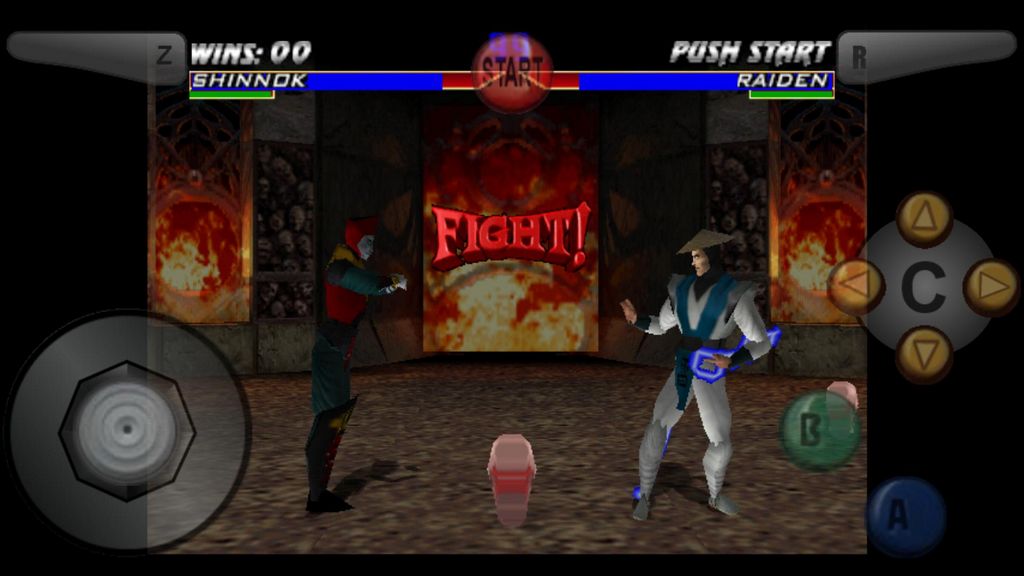Tap the C-left arrow button
This screenshot has height=576, width=1024.
(857, 287)
